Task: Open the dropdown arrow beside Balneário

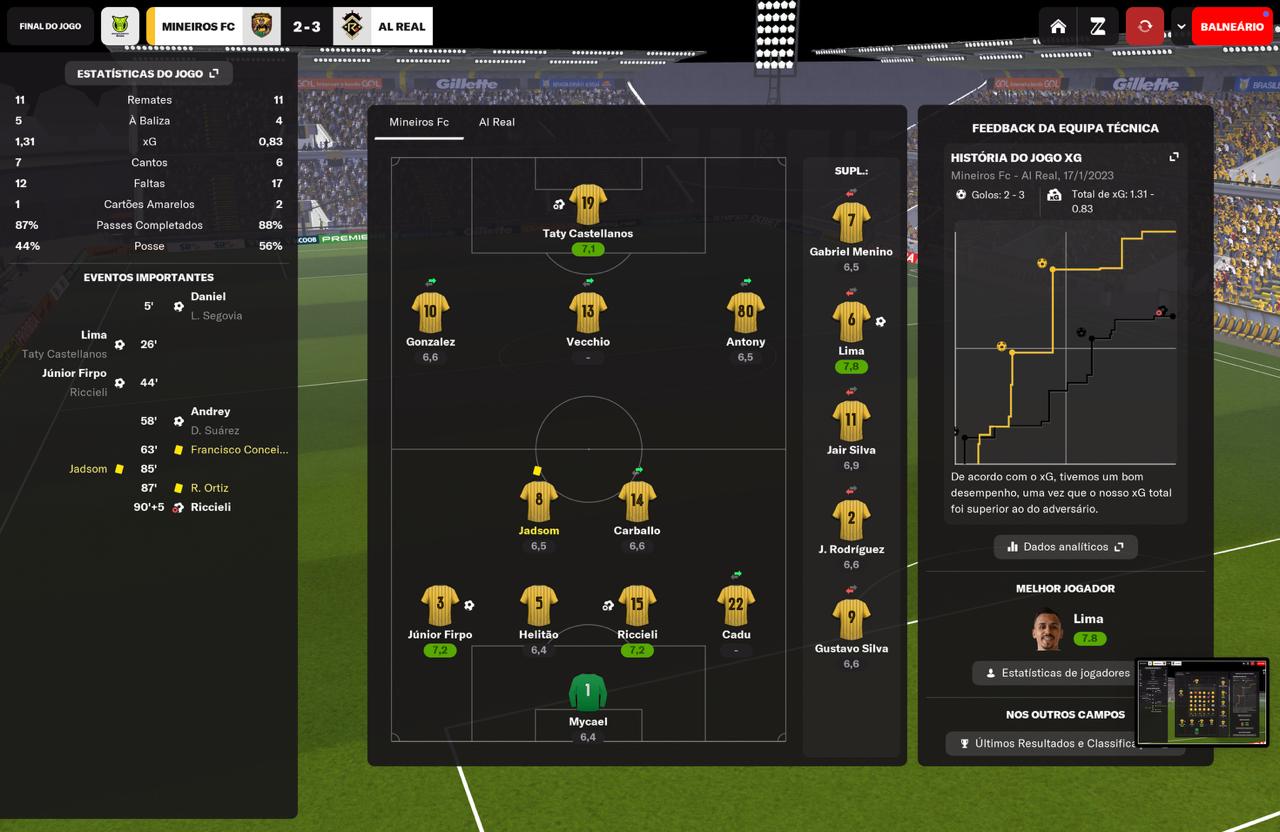Action: point(1181,27)
